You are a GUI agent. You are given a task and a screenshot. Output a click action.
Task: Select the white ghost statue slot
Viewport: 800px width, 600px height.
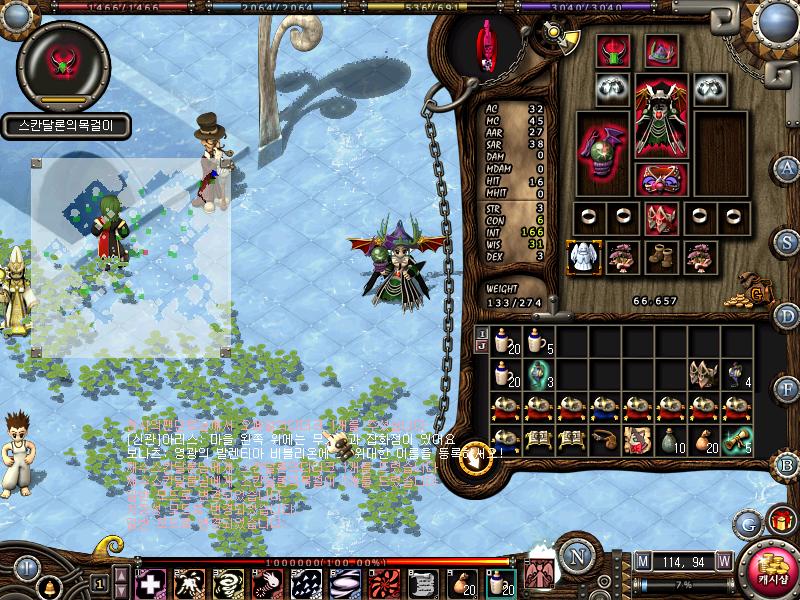tap(581, 257)
